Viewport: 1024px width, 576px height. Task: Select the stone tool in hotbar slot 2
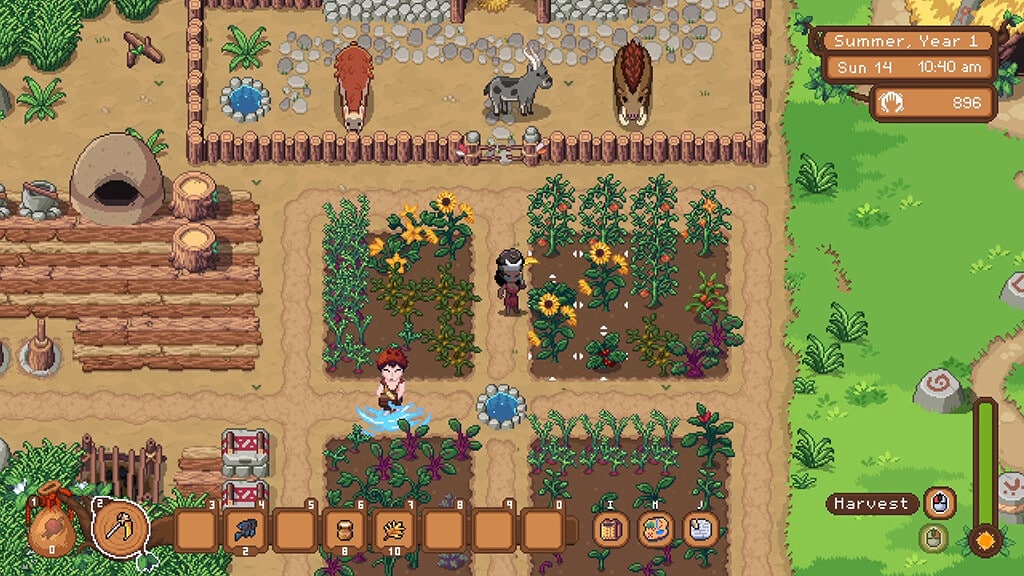121,525
